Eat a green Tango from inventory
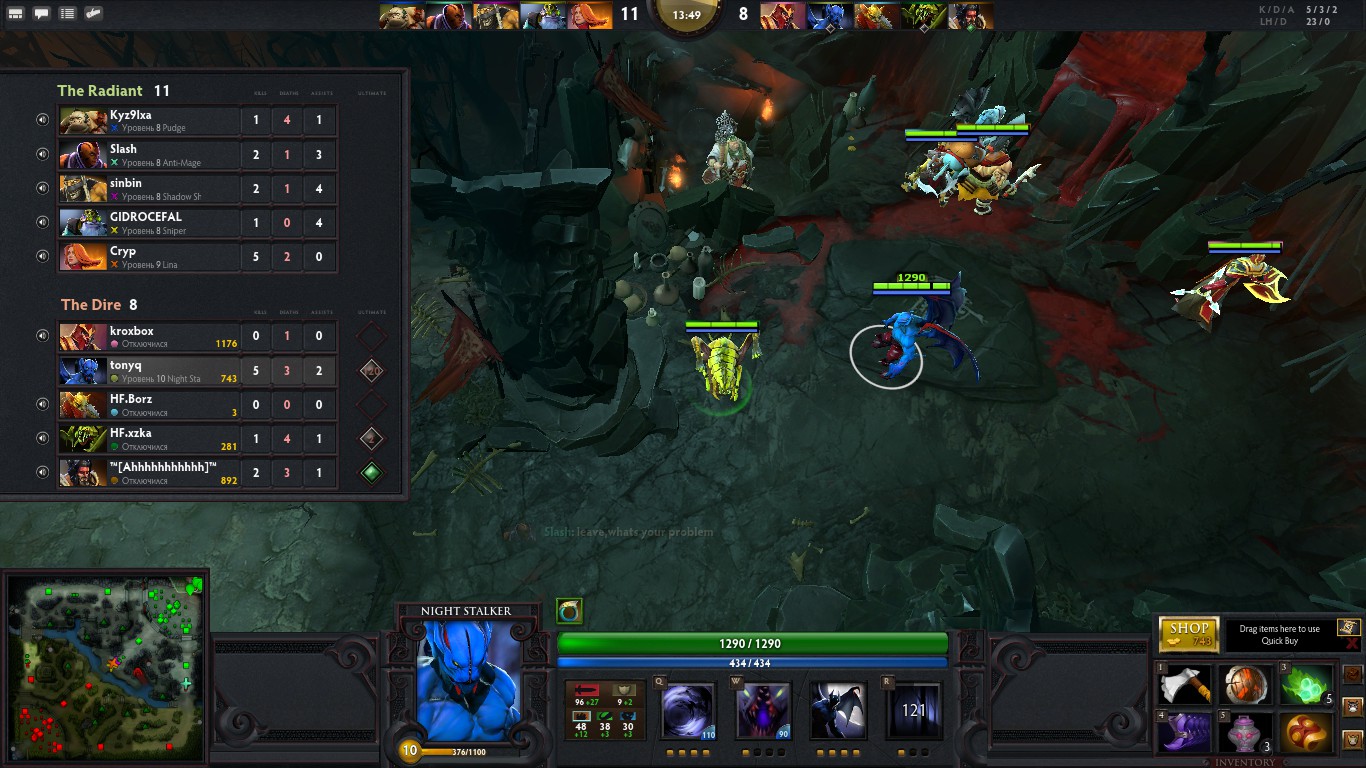The height and width of the screenshot is (768, 1366). pos(1306,686)
